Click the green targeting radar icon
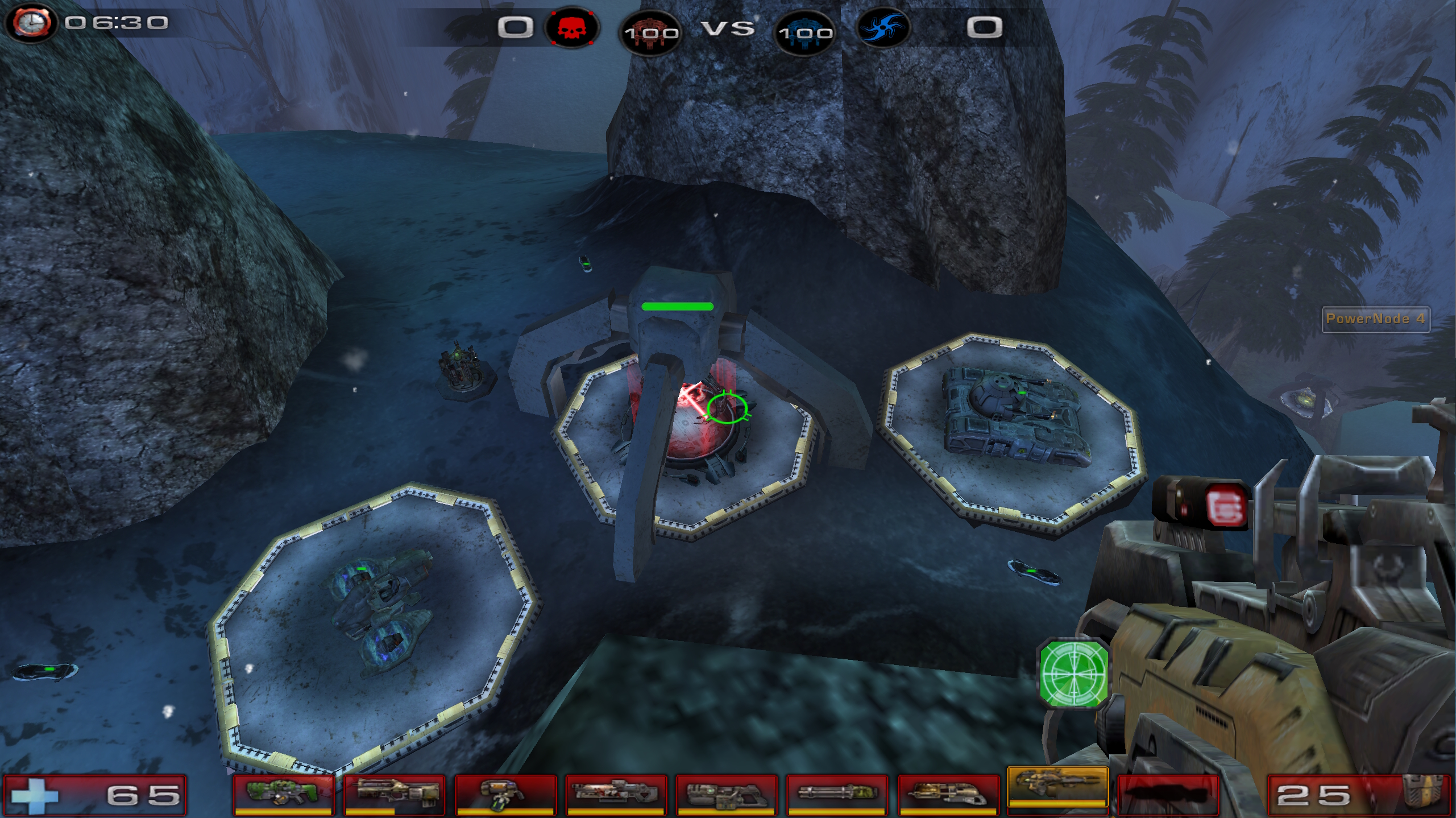The image size is (1456, 818). click(x=1074, y=673)
